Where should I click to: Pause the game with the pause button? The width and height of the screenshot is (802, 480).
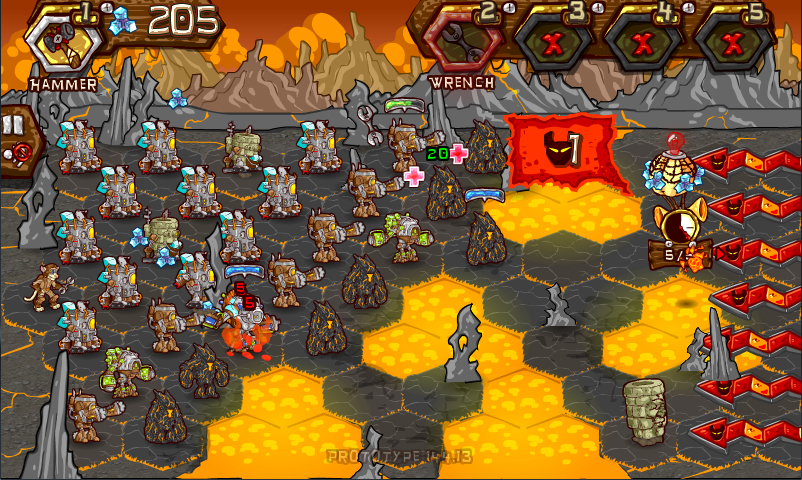(13, 126)
